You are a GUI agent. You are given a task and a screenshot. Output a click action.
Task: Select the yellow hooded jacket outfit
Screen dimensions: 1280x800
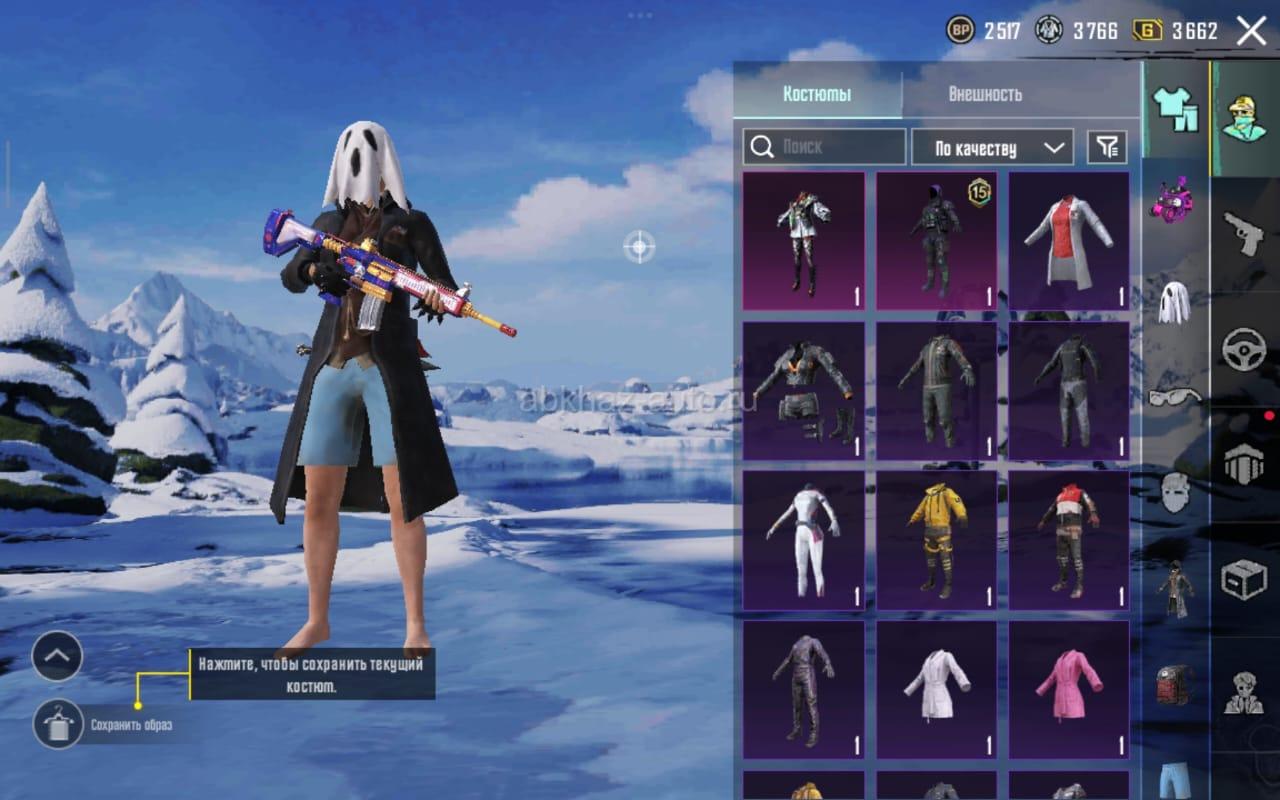(936, 540)
